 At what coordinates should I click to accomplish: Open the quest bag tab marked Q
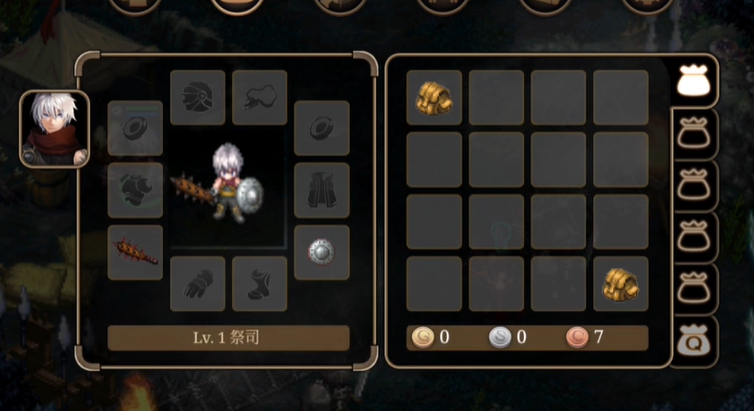click(692, 342)
